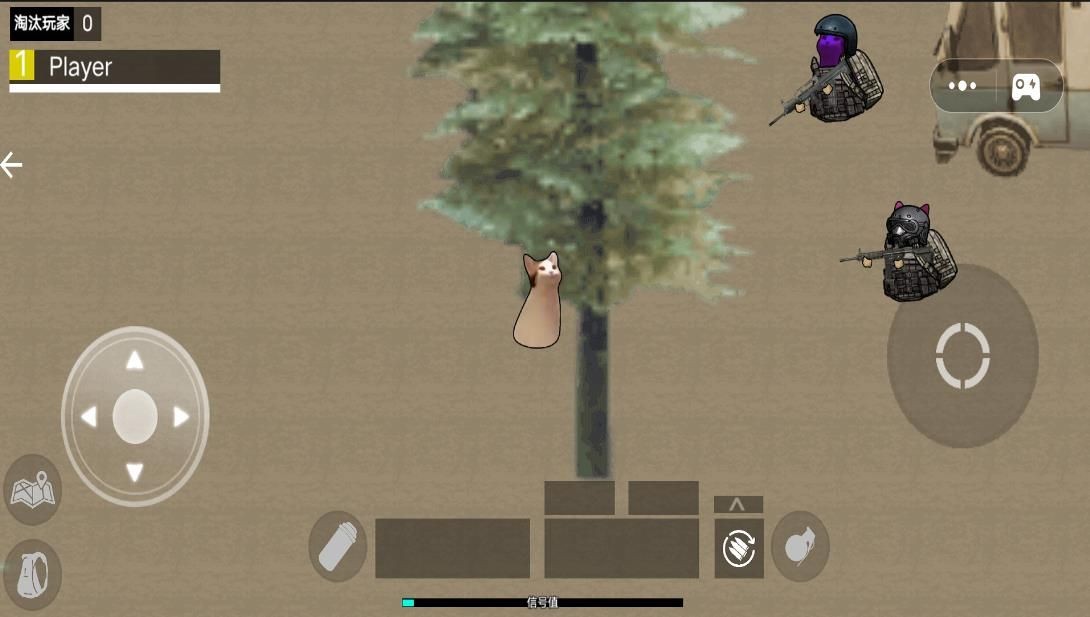Tap the fire crosshair button

tap(962, 355)
